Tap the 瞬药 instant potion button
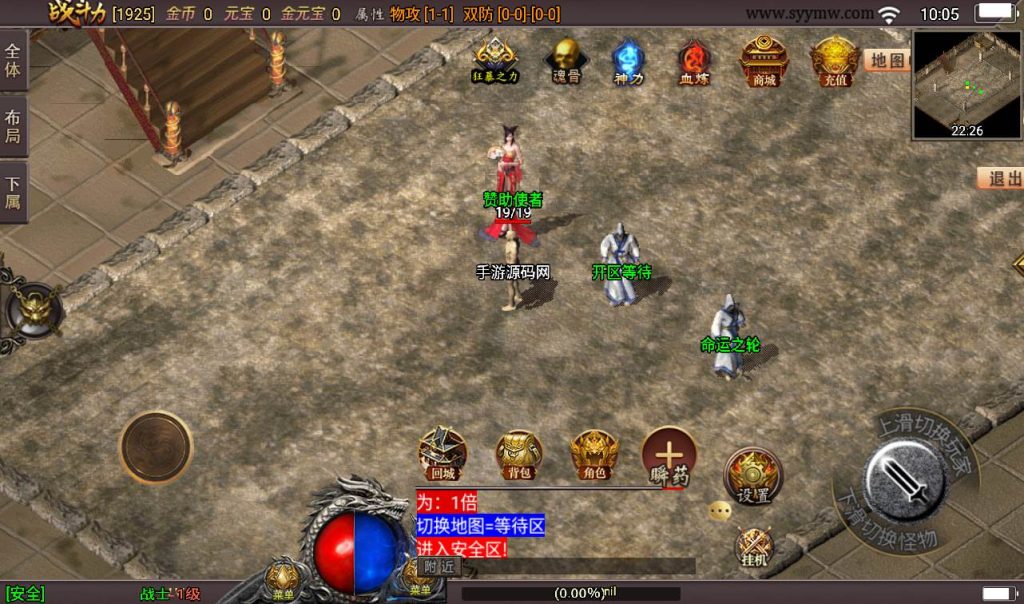This screenshot has height=604, width=1024. pyautogui.click(x=669, y=456)
